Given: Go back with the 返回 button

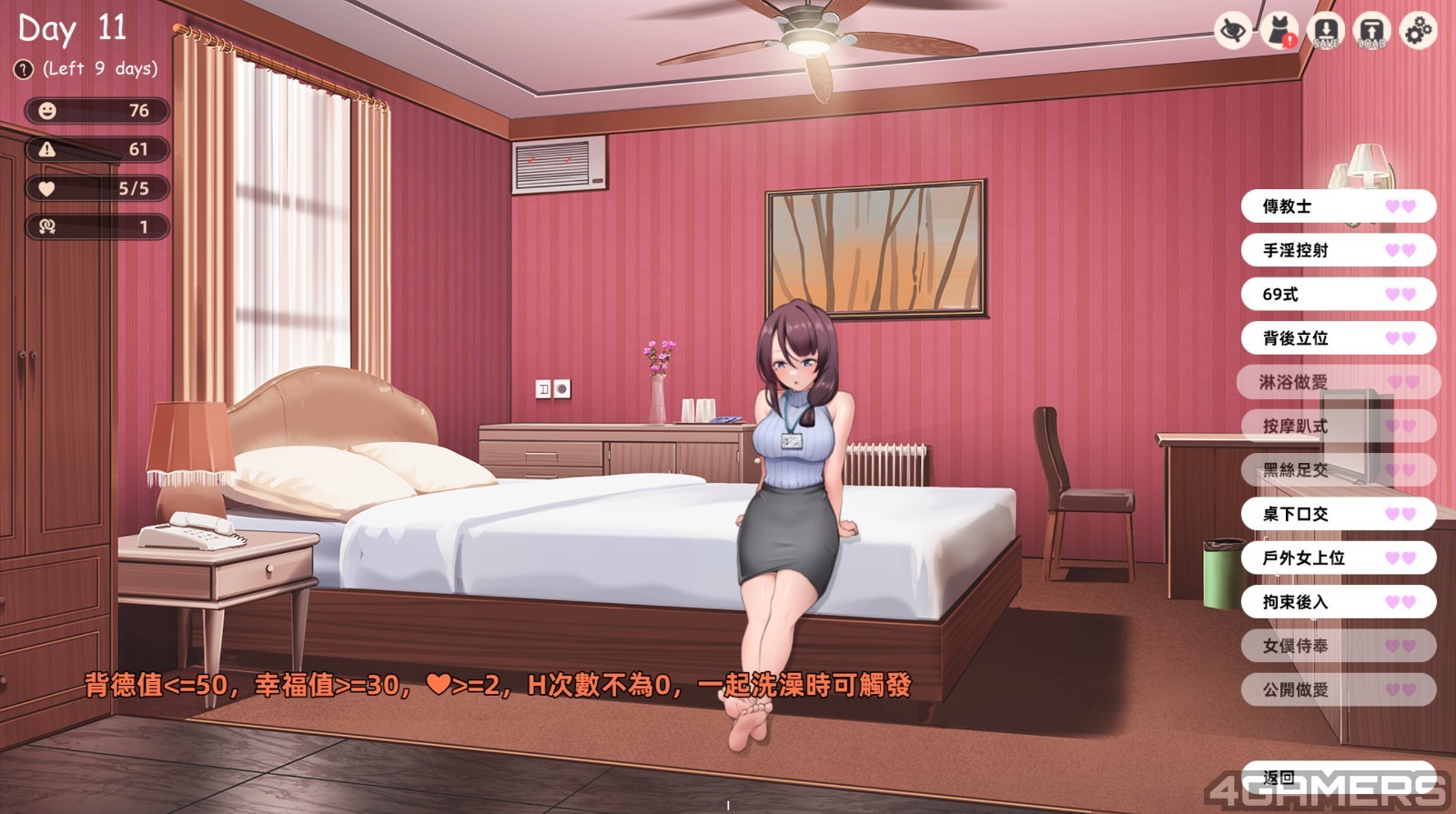Looking at the screenshot, I should click(x=1338, y=779).
